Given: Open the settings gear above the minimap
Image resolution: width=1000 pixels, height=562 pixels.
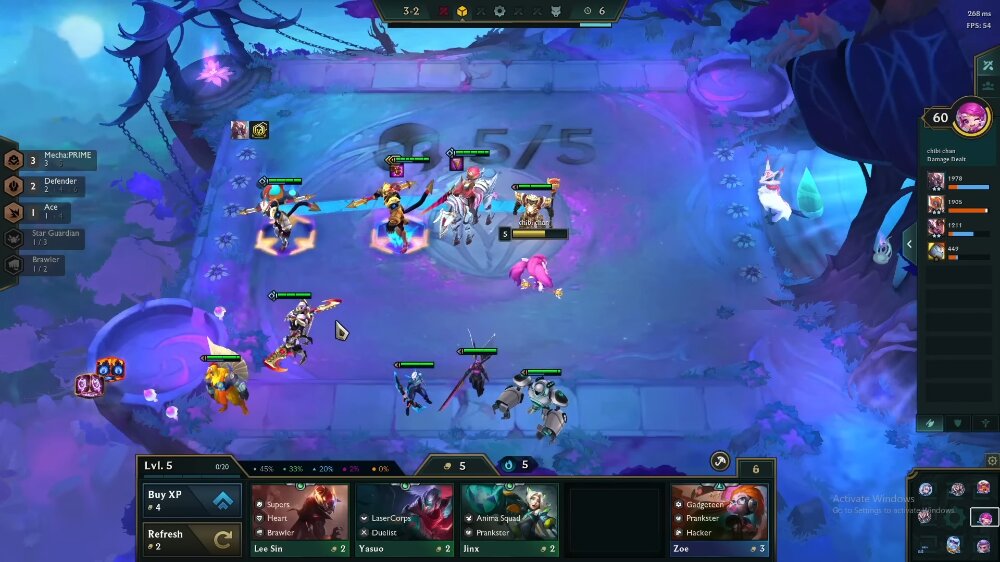Looking at the screenshot, I should click(992, 461).
